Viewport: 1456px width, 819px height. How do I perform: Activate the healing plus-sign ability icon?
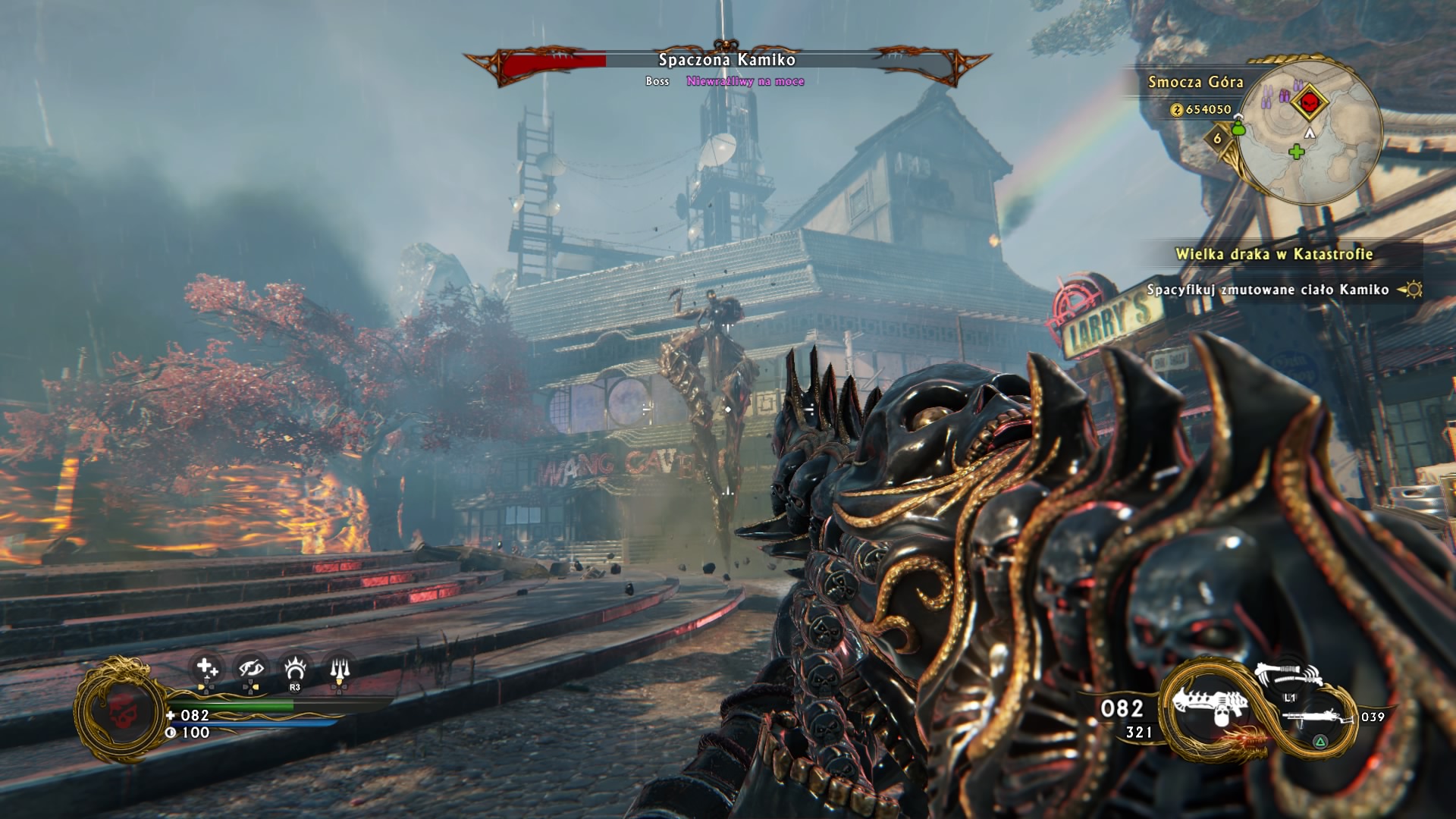206,669
